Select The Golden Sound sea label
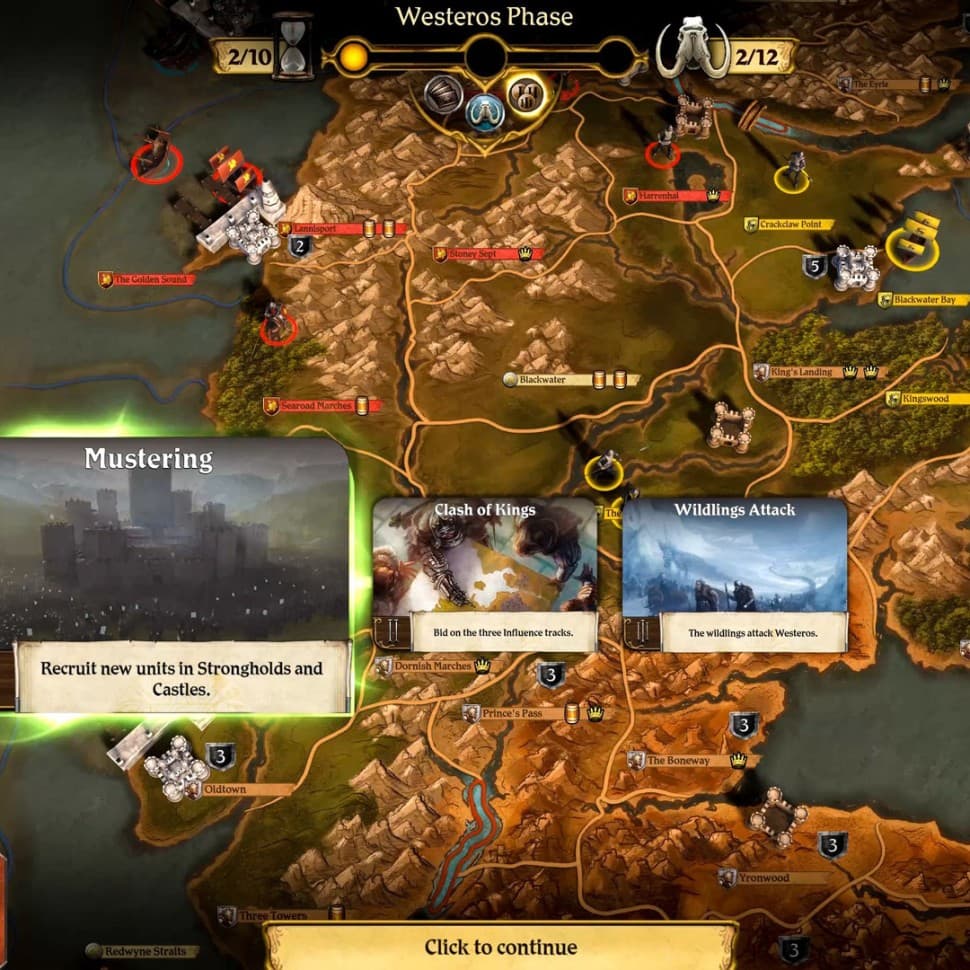Viewport: 970px width, 970px height. point(151,280)
